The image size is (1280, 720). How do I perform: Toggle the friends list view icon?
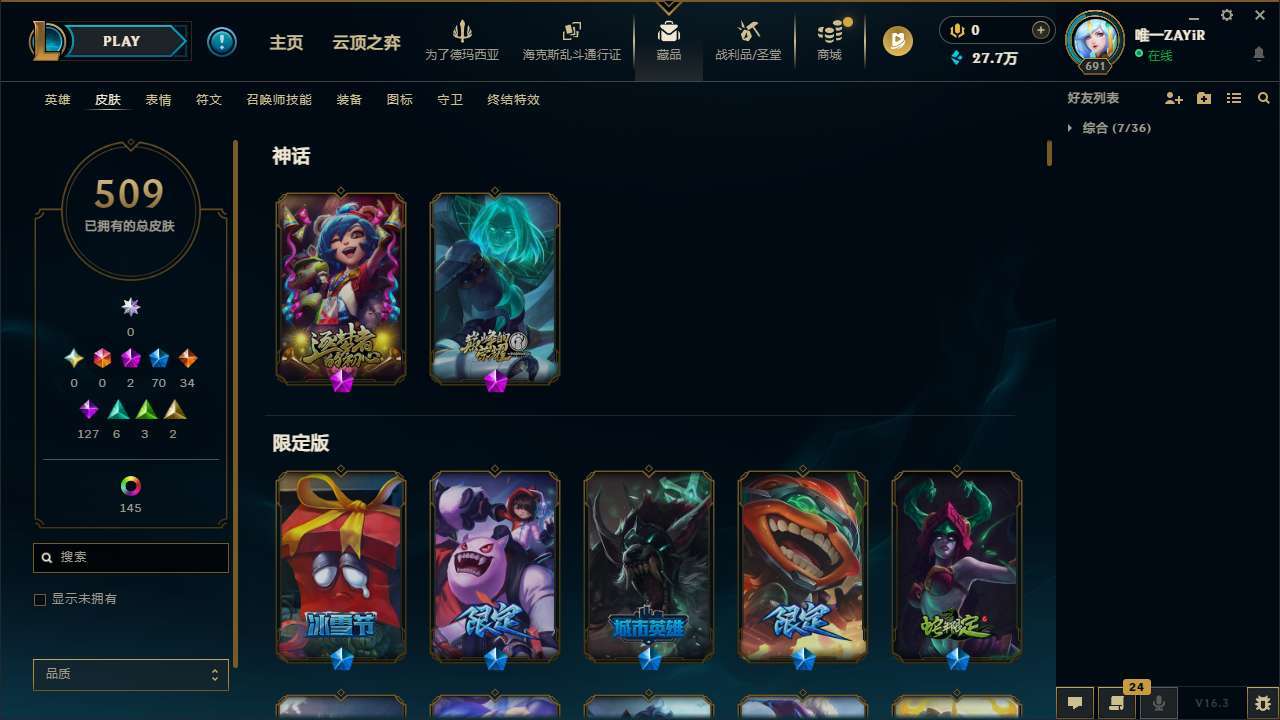point(1234,97)
